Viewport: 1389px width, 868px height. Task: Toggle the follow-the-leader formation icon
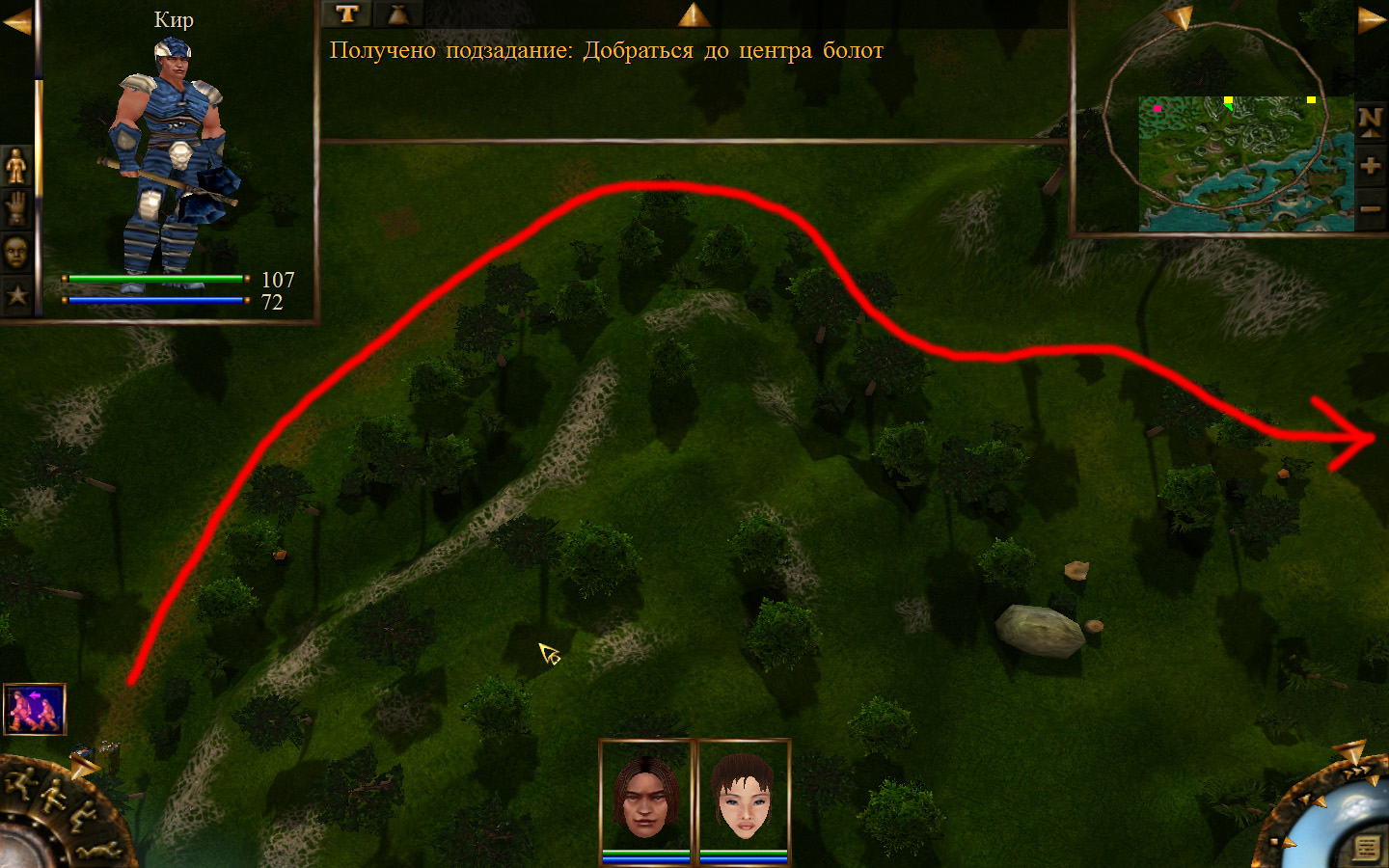pyautogui.click(x=35, y=709)
